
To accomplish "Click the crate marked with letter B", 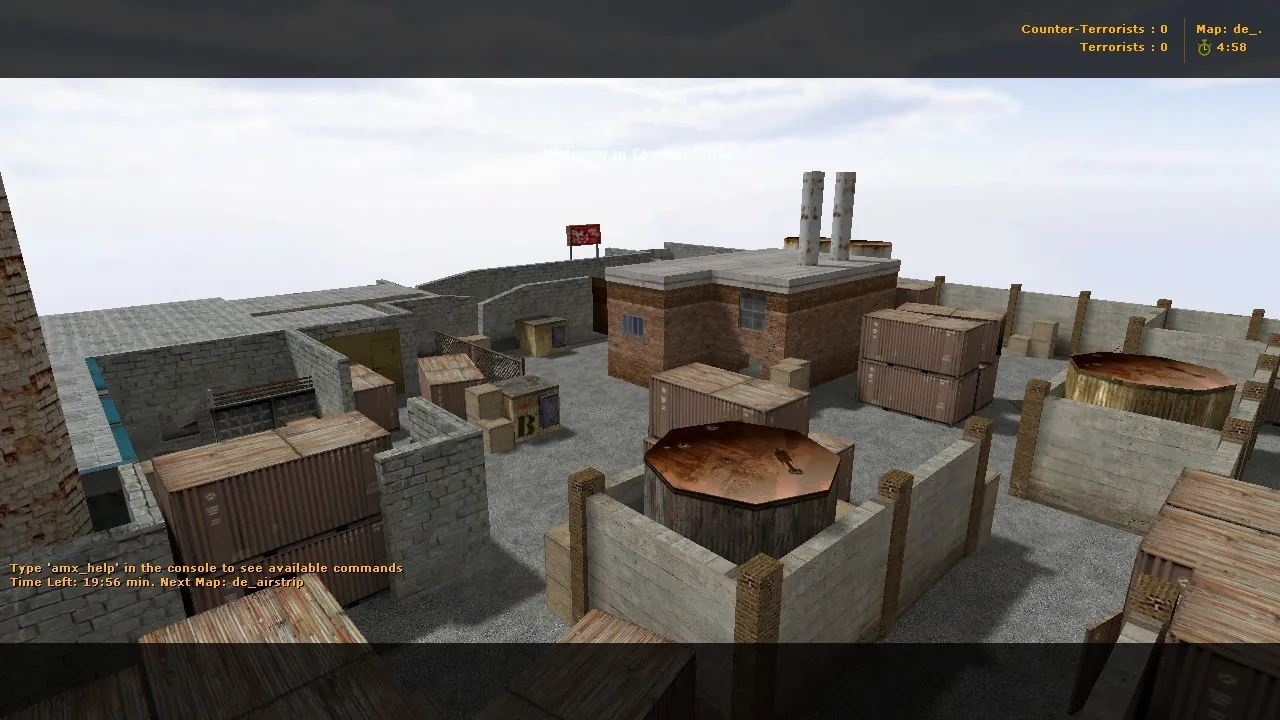I will [525, 426].
